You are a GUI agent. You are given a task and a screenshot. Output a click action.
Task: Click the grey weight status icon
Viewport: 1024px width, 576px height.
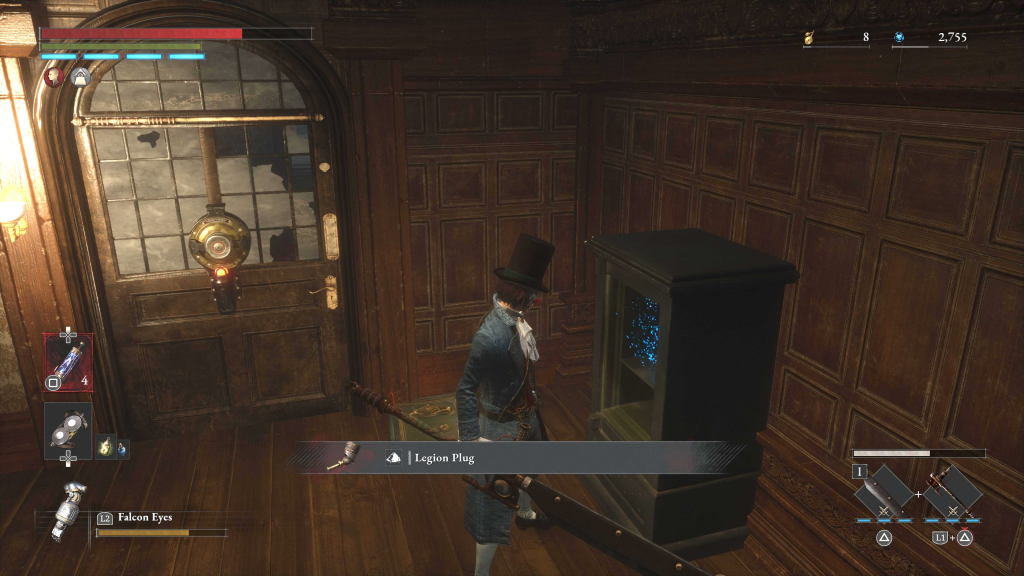point(80,76)
